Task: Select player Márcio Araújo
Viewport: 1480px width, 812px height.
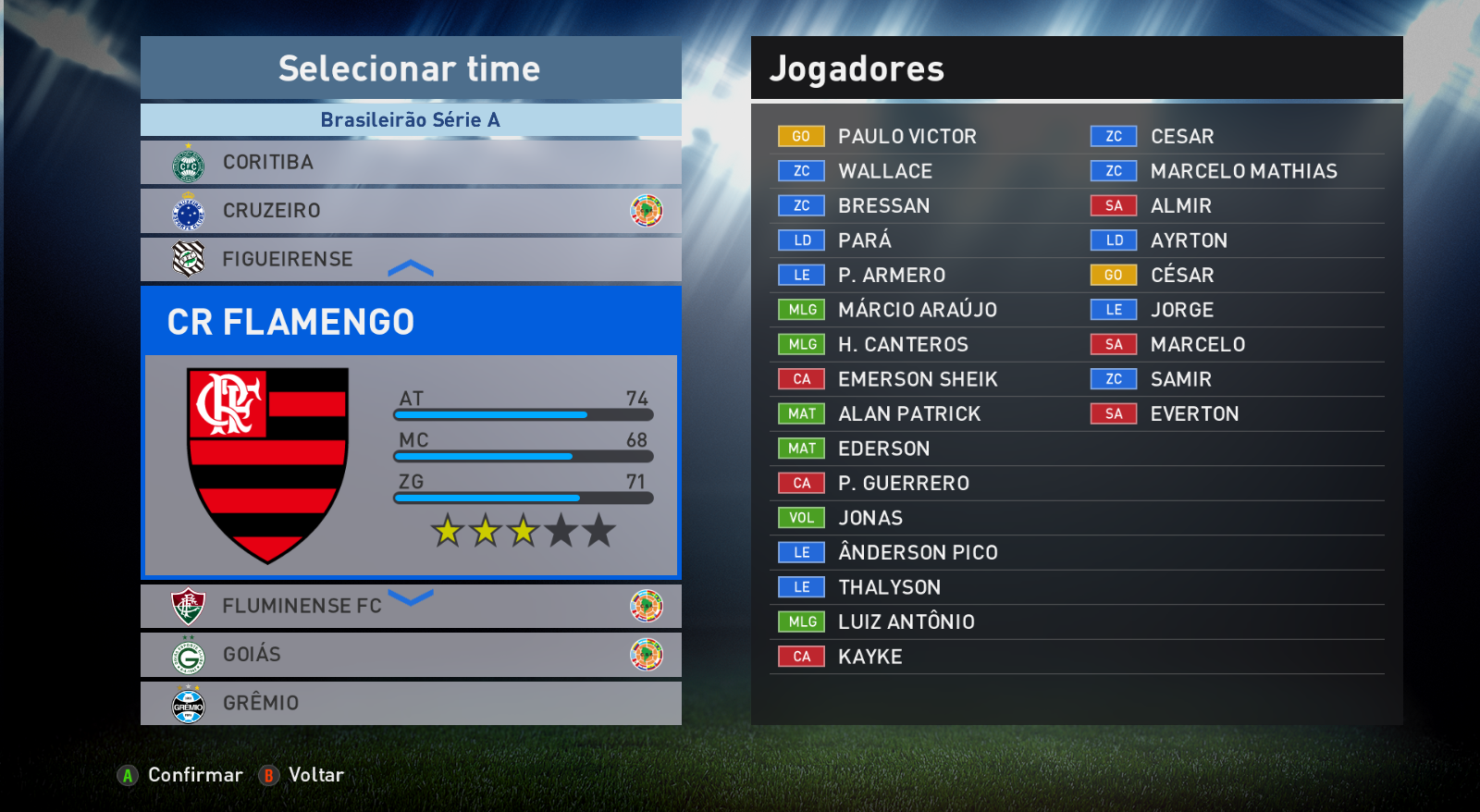Action: coord(917,310)
